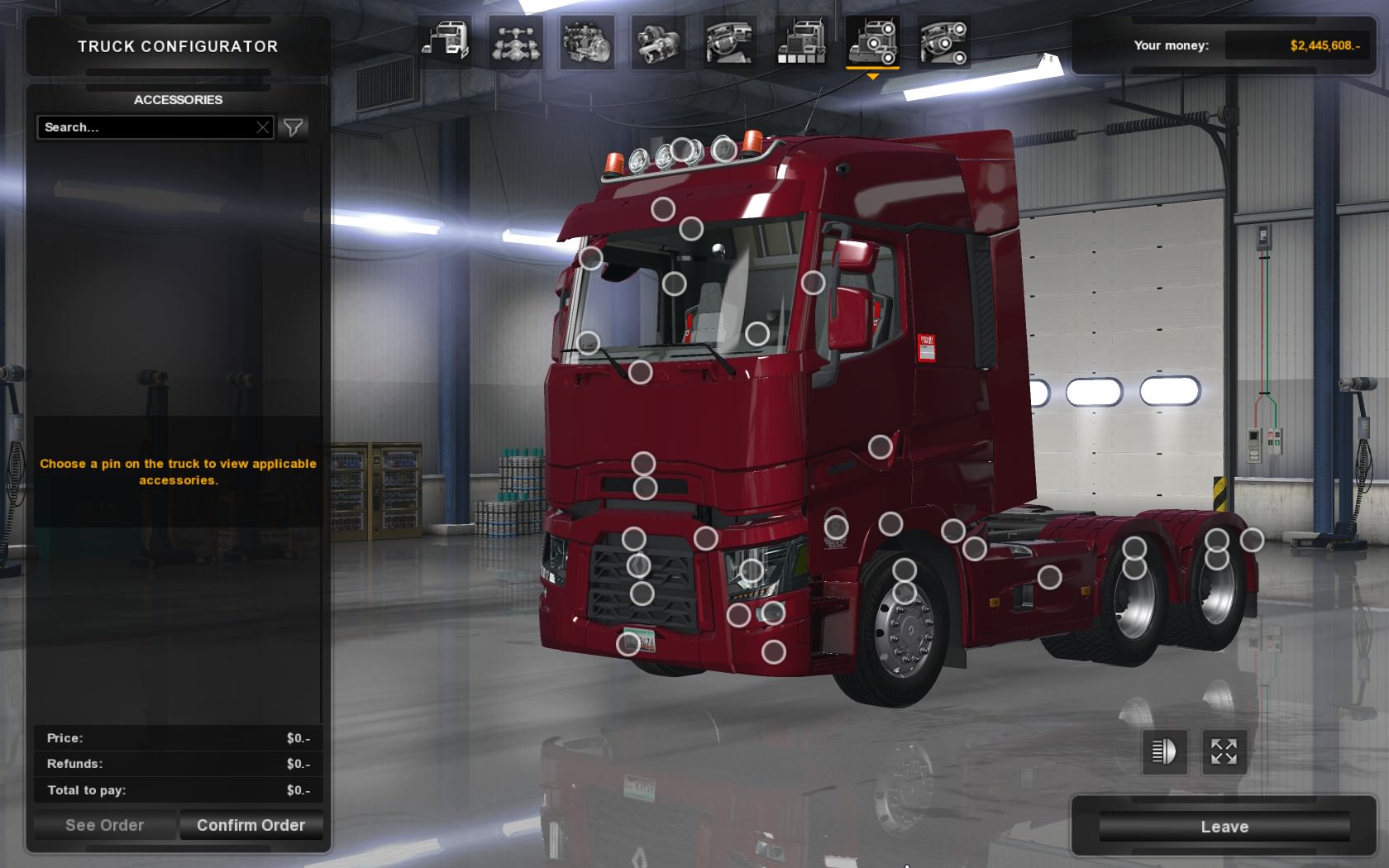
Task: Confirm Order for the truck
Action: (251, 825)
